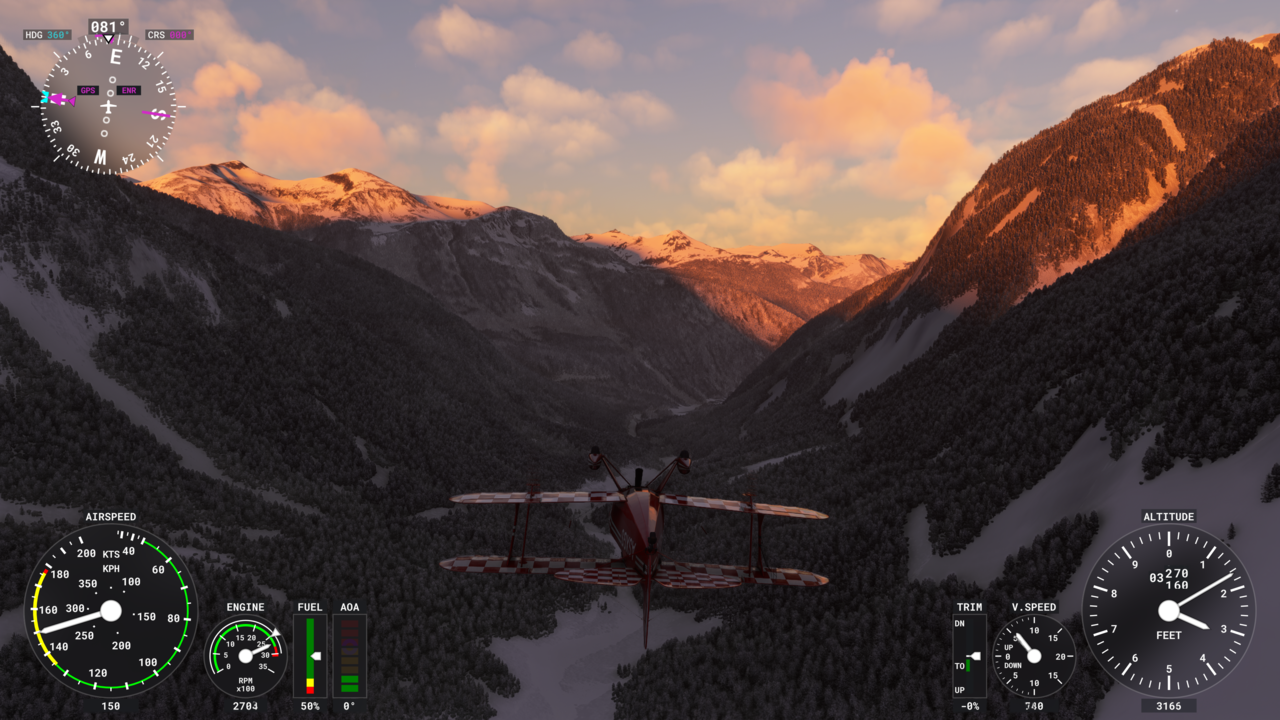
Task: Select the Altitude gauge
Action: coord(1168,610)
